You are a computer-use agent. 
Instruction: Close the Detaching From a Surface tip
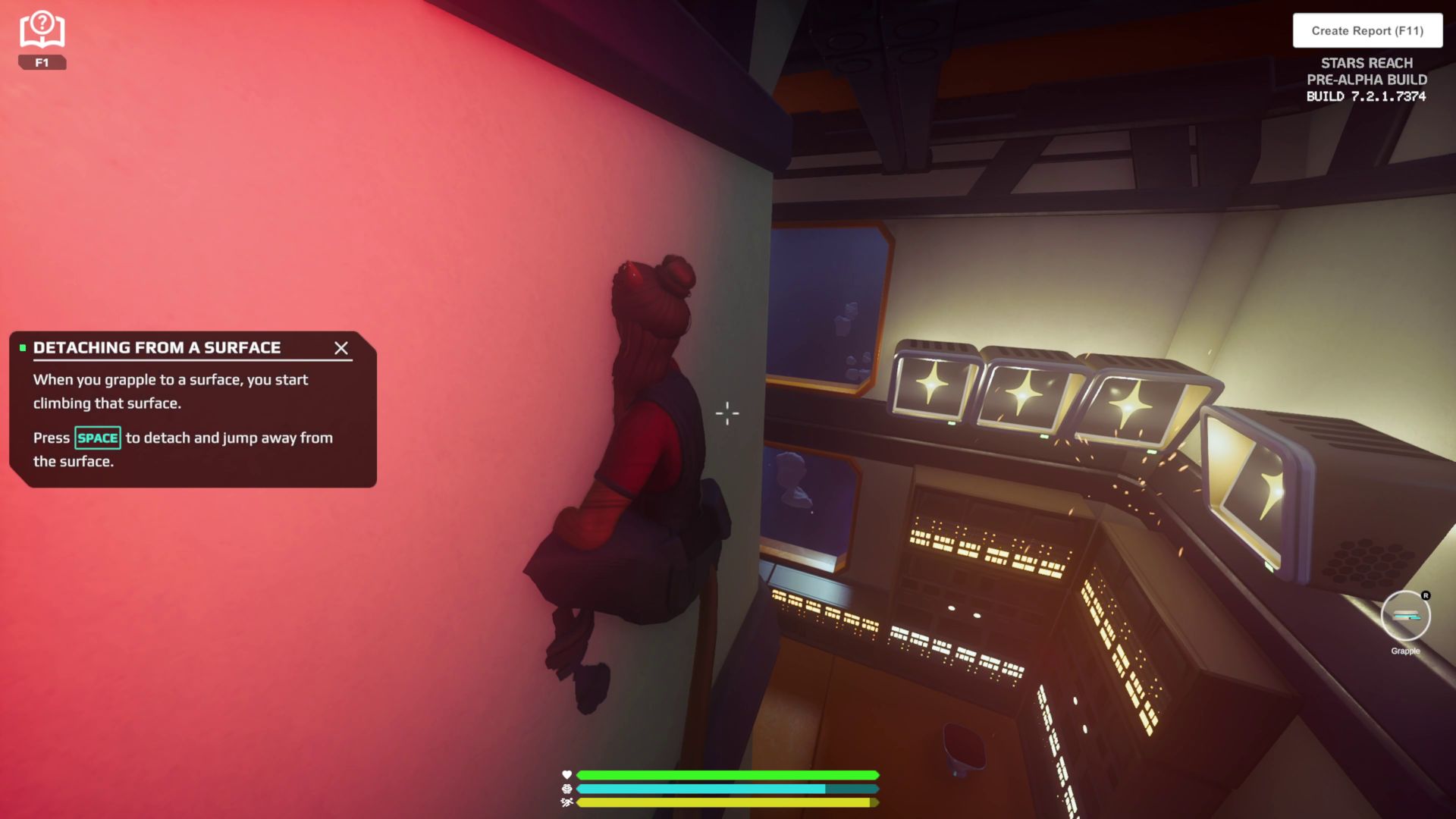click(x=341, y=348)
